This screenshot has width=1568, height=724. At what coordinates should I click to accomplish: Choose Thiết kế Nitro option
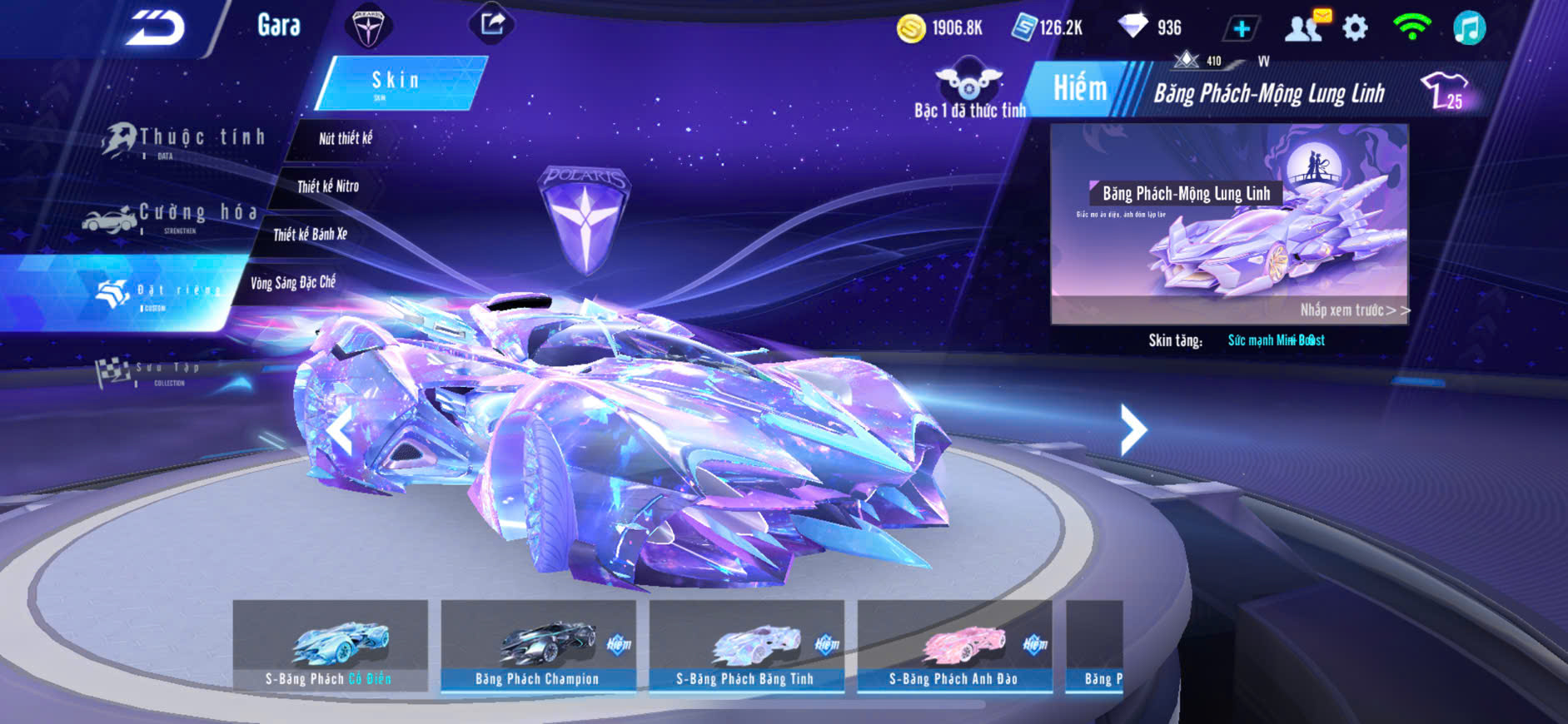click(328, 186)
